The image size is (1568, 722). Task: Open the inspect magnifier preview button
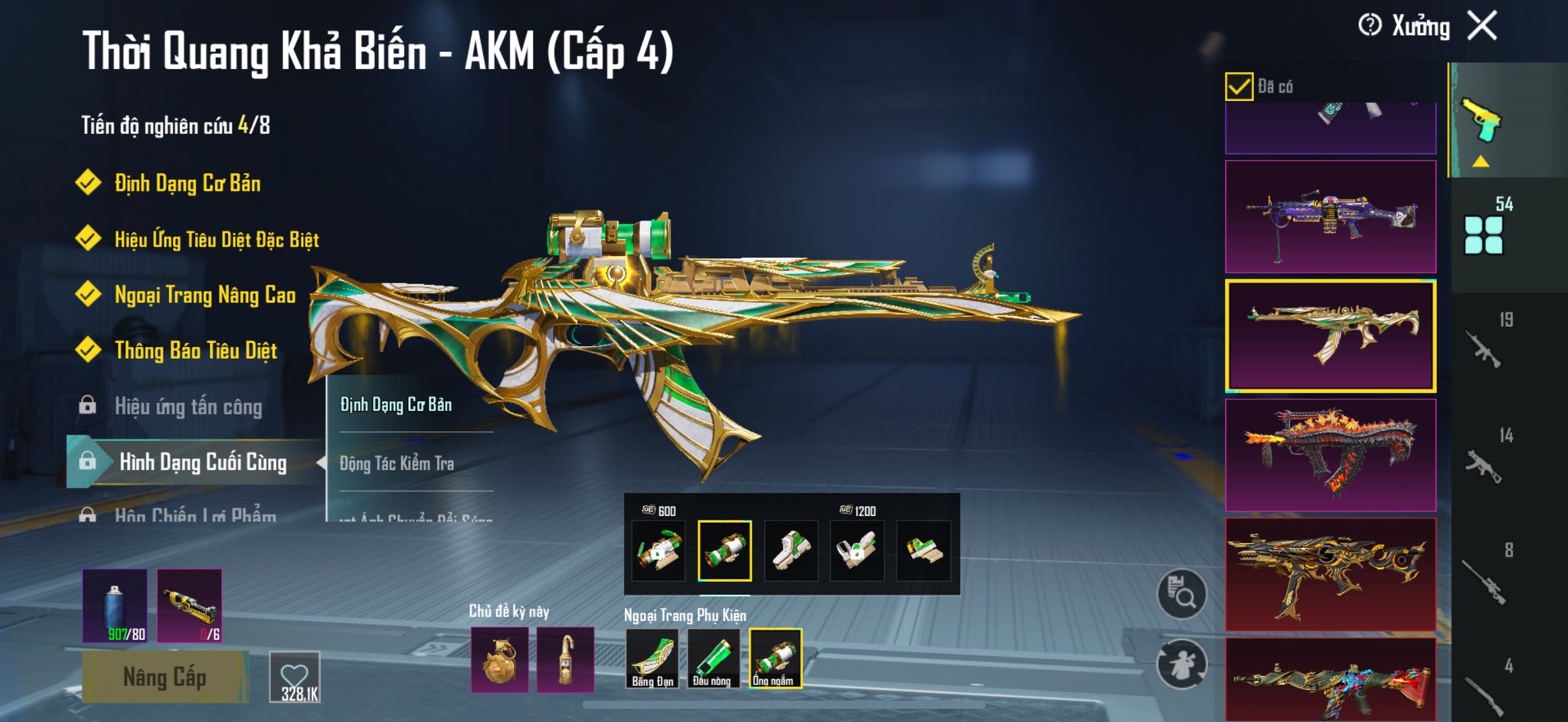[1181, 593]
